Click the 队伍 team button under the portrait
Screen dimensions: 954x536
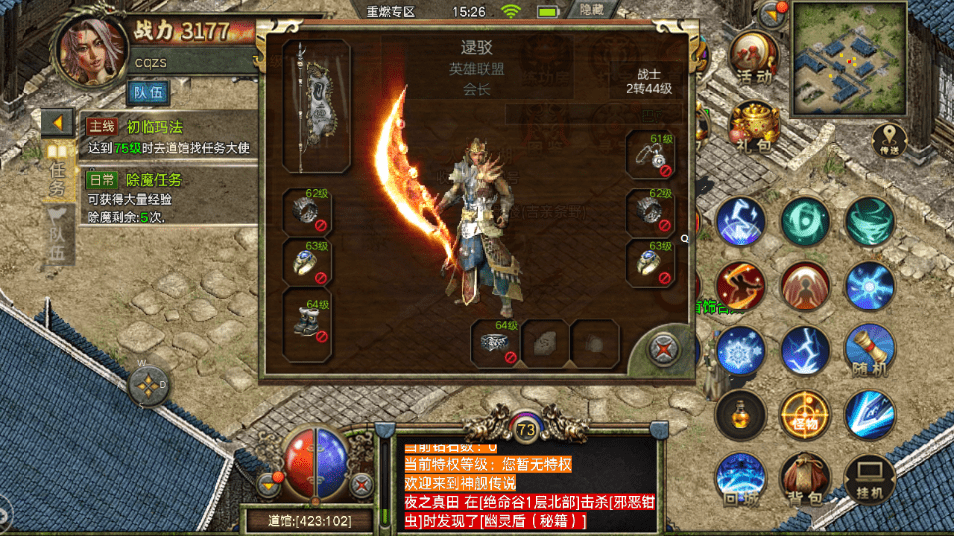(148, 93)
